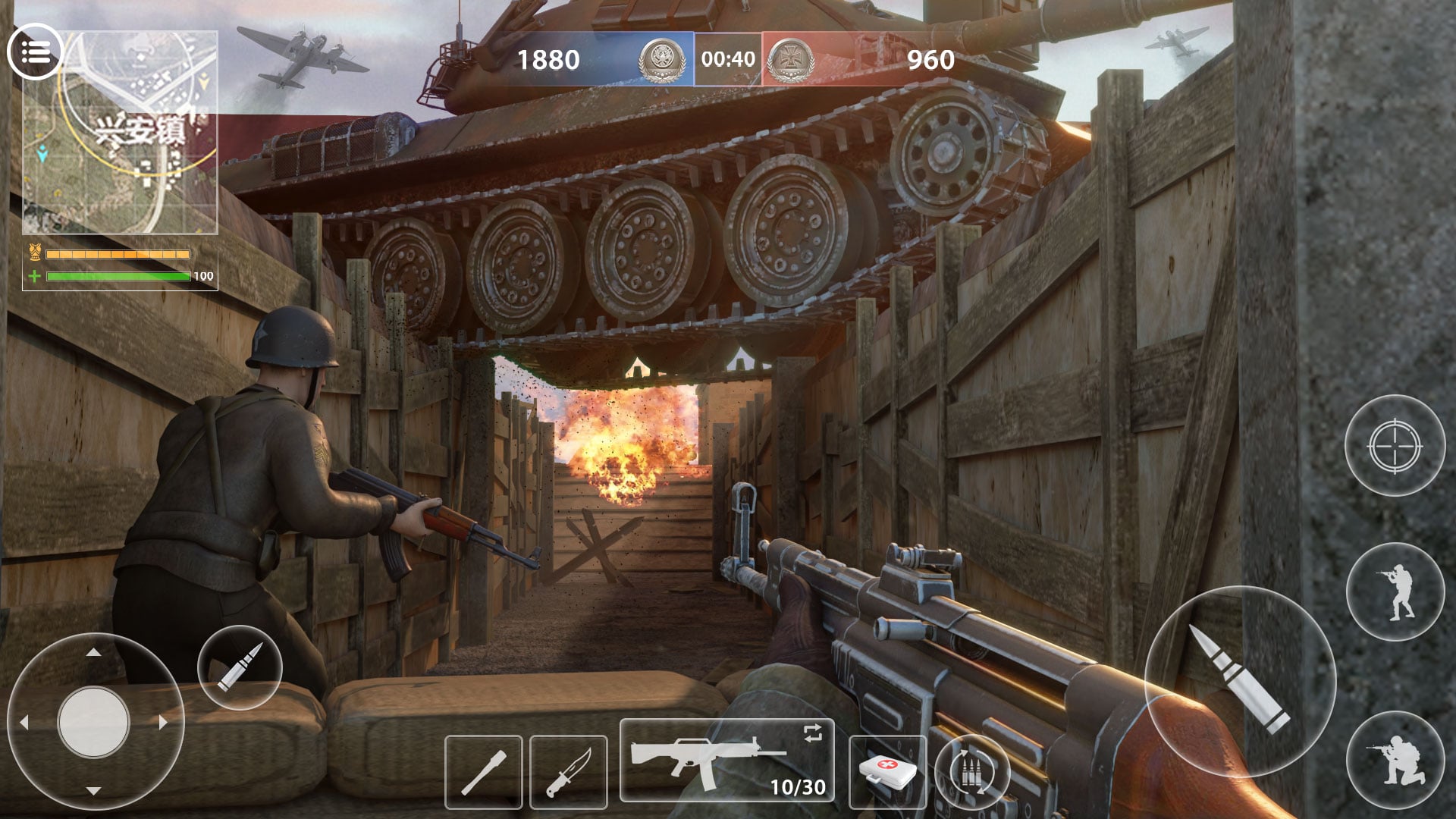Select the stick grenade slot
The image size is (1456, 819).
click(483, 772)
